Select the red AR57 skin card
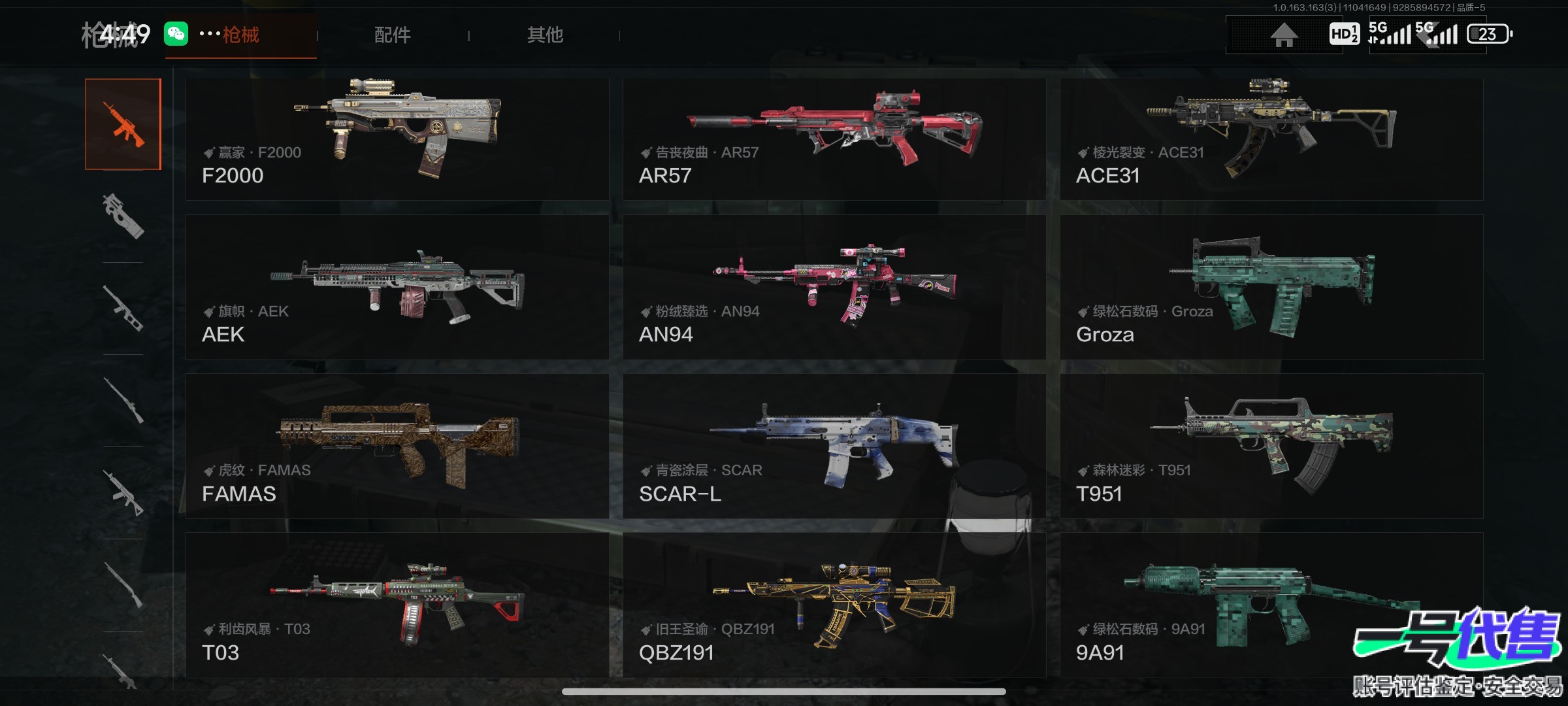This screenshot has height=706, width=1568. [834, 139]
